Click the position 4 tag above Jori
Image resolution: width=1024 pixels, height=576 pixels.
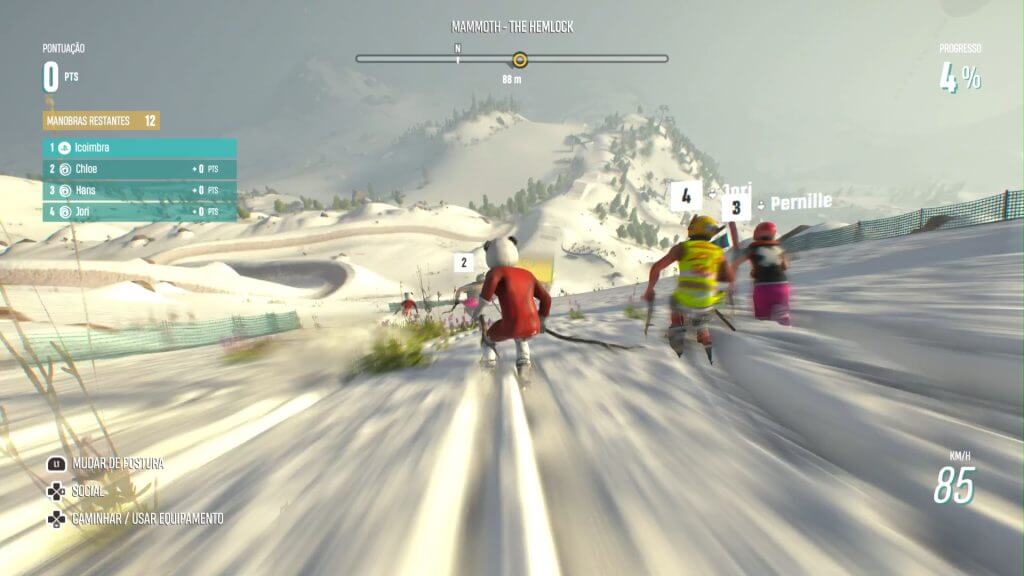pyautogui.click(x=685, y=195)
